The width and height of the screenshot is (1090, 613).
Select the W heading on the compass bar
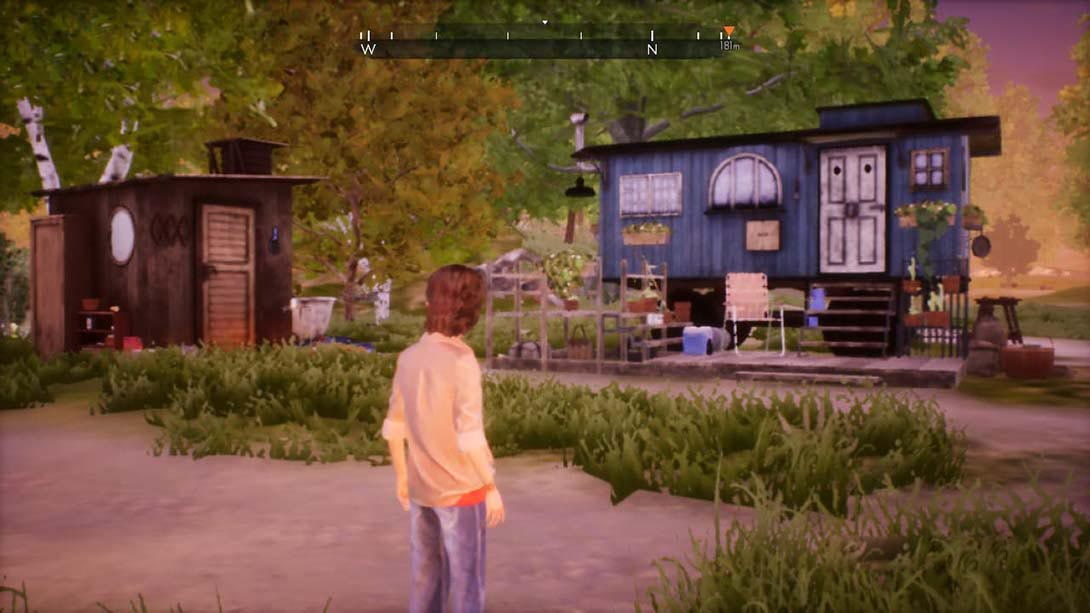pos(368,49)
